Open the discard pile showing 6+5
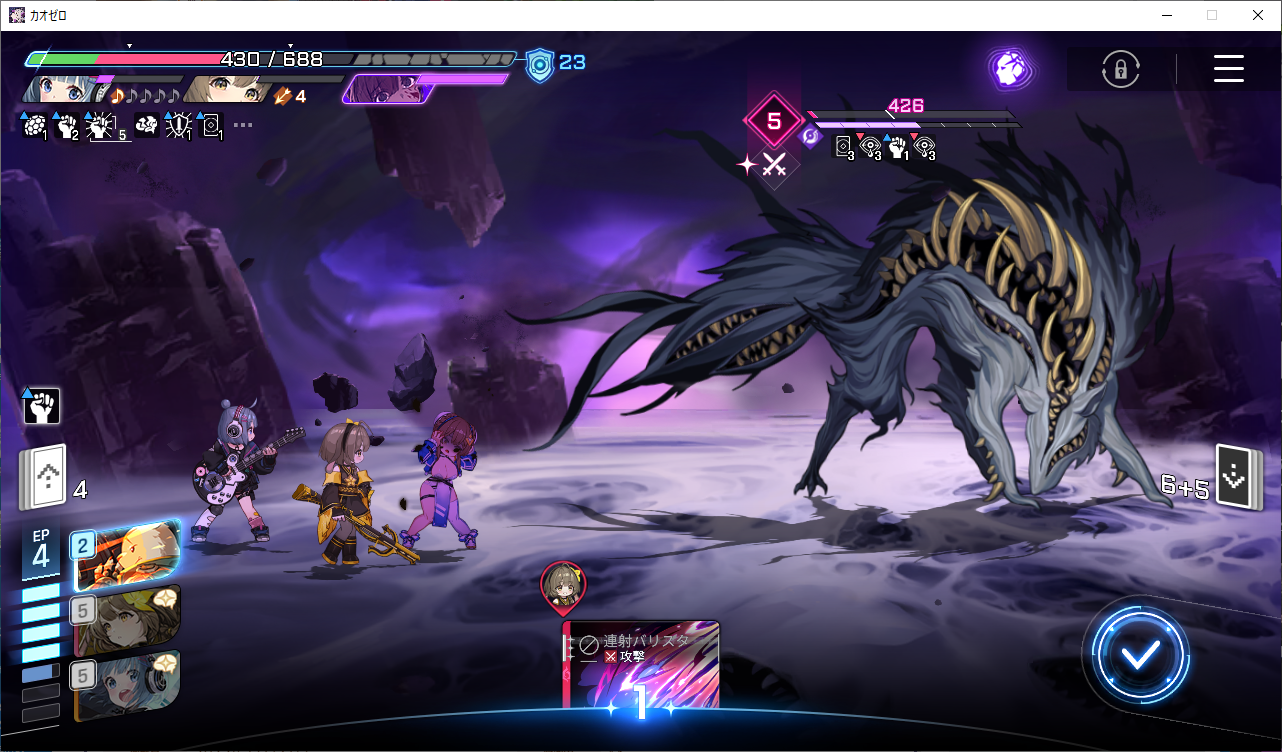 tap(1234, 476)
